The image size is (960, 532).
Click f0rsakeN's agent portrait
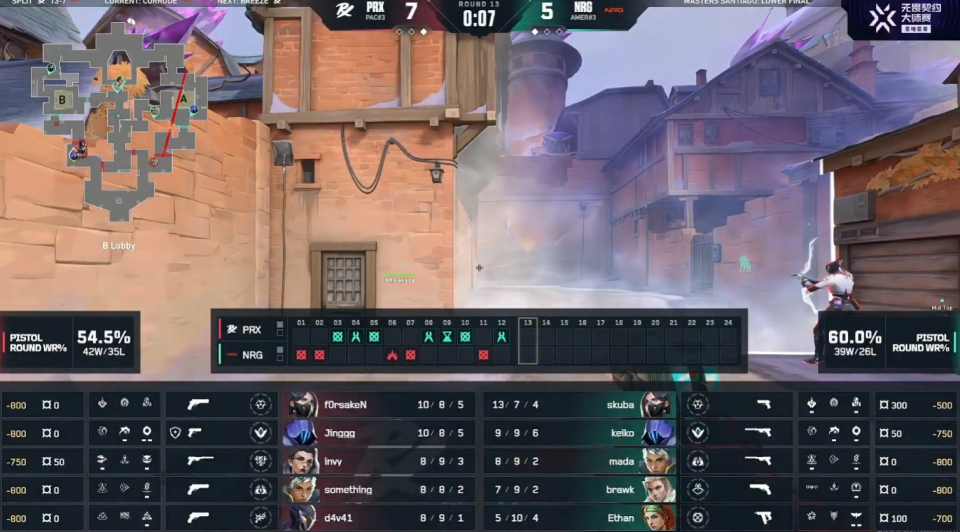tap(302, 405)
